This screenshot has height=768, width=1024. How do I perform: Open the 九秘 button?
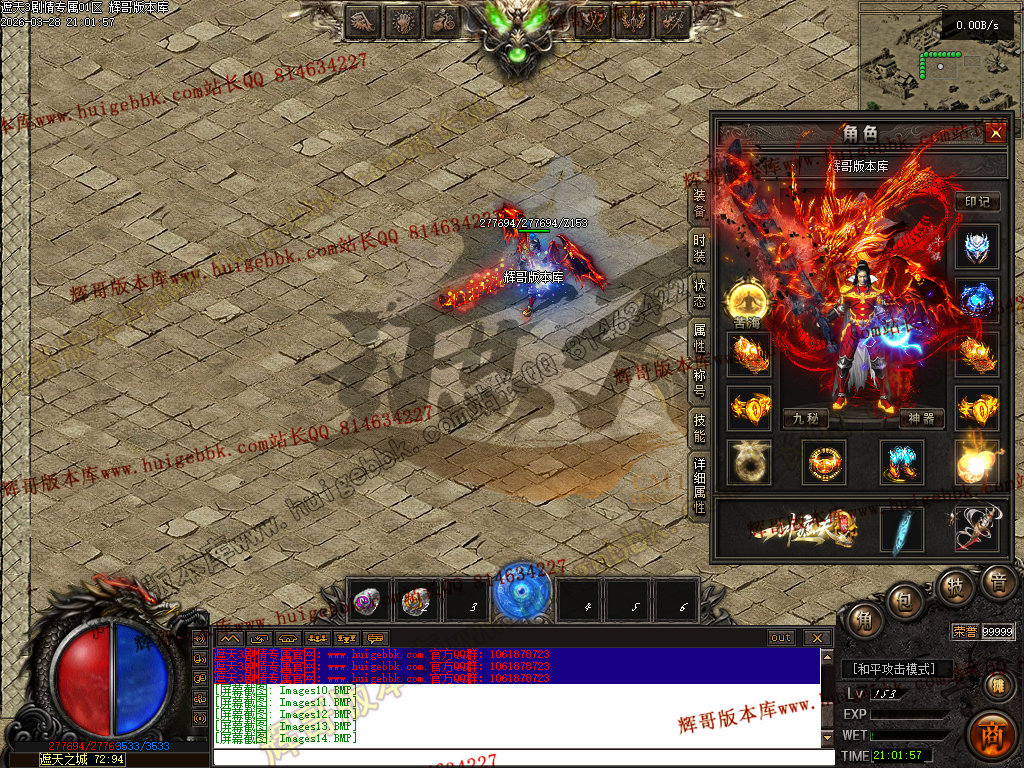[806, 419]
